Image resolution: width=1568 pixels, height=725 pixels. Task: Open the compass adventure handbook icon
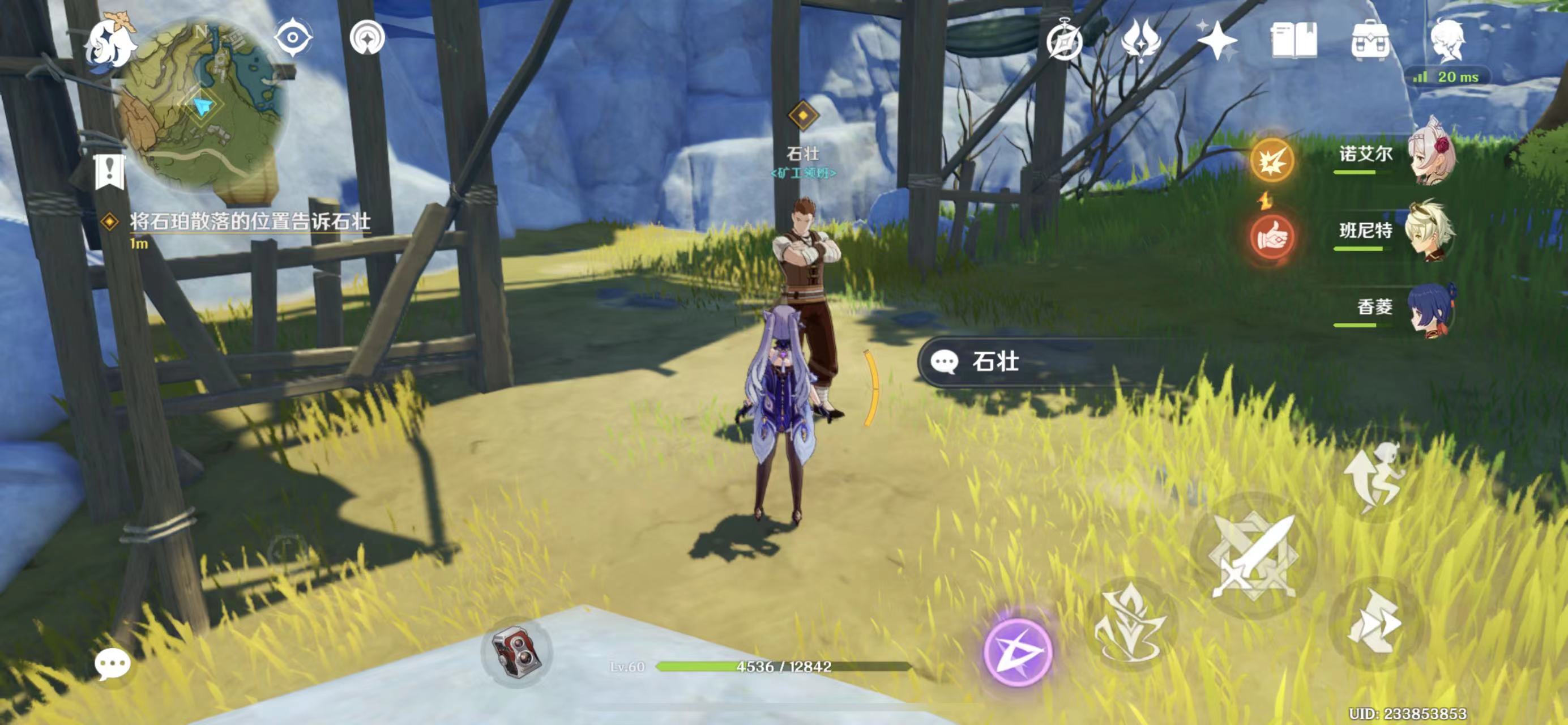(x=1064, y=42)
